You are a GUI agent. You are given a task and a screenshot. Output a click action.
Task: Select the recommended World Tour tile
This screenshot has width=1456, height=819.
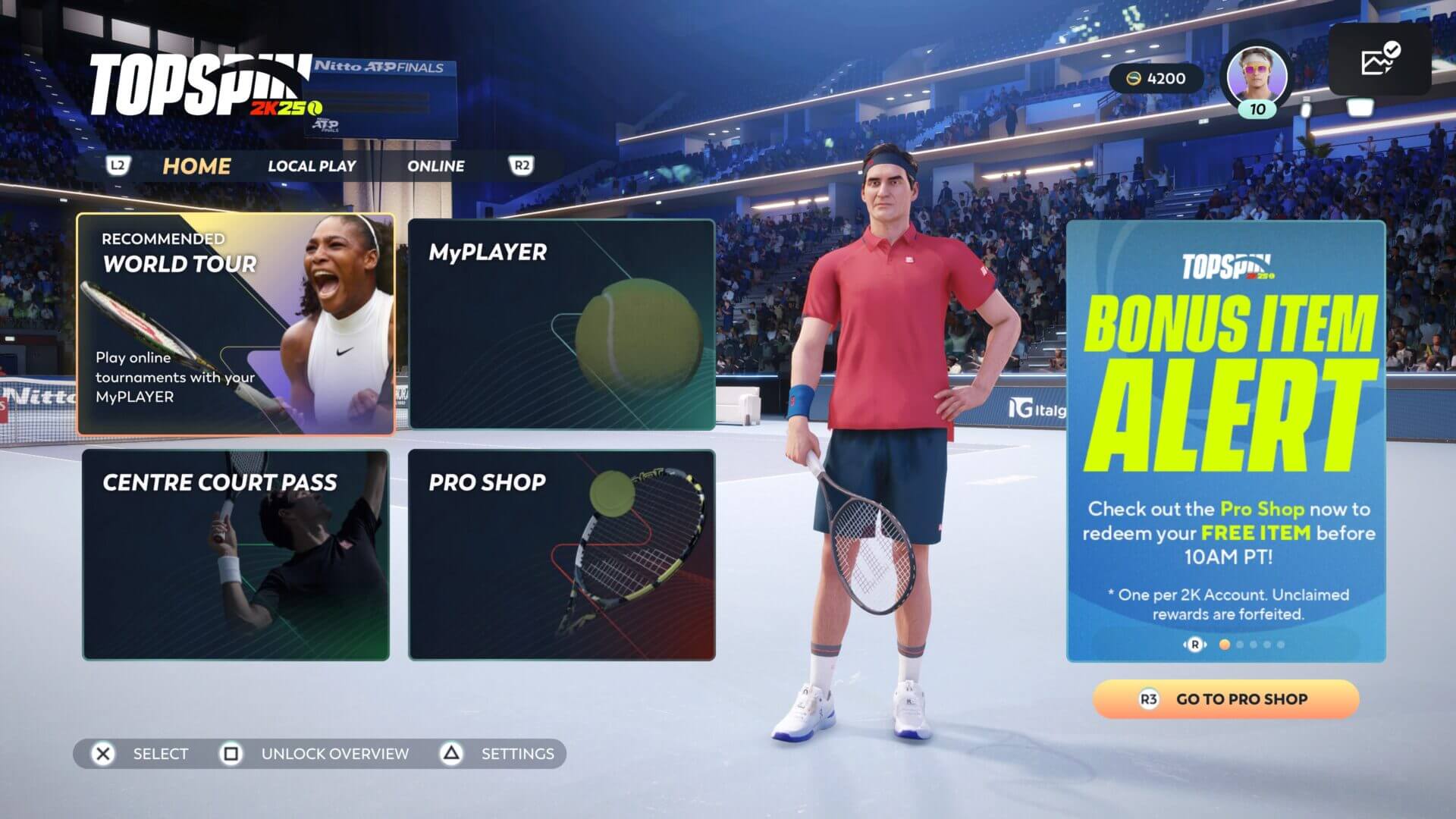pyautogui.click(x=236, y=325)
